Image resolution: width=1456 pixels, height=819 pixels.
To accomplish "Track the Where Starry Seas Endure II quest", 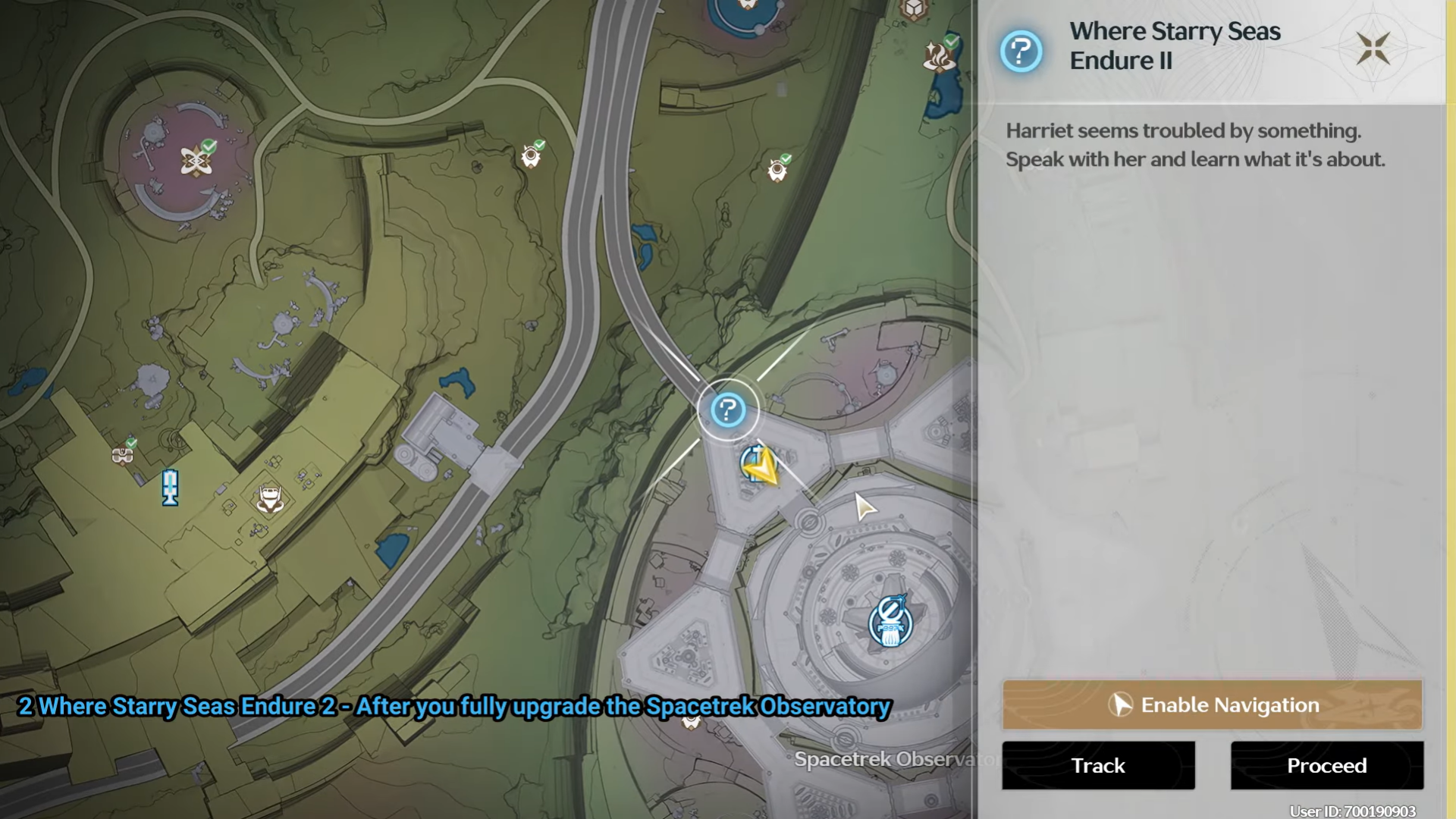I will click(x=1098, y=766).
